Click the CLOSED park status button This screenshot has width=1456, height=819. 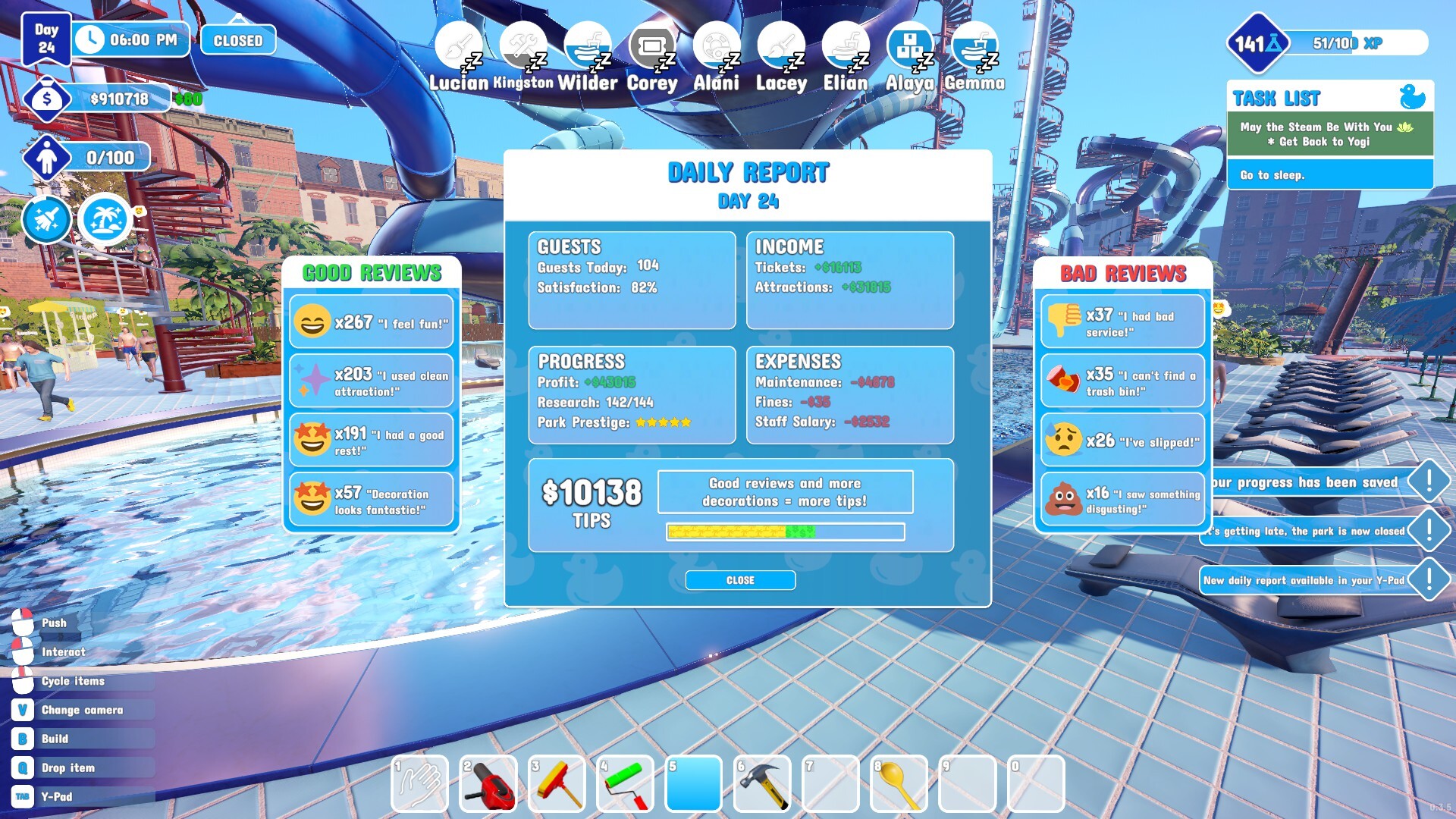(237, 39)
